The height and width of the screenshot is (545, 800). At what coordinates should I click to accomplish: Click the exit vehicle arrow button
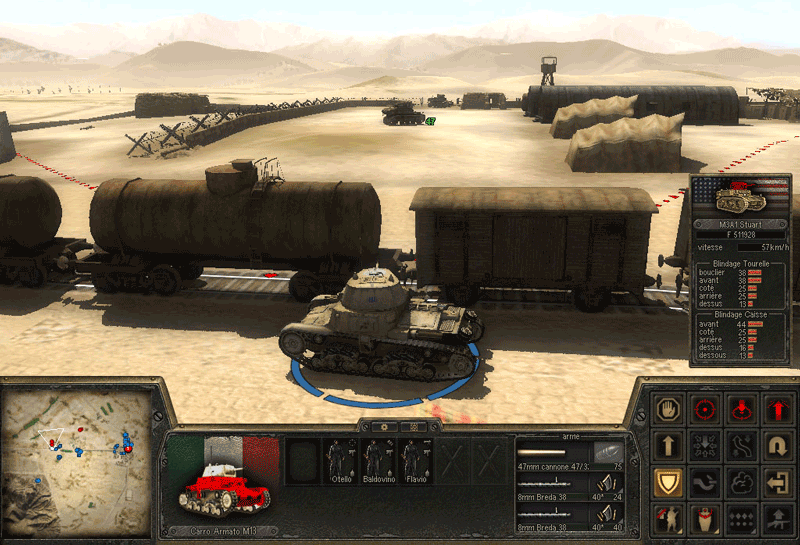coord(777,482)
